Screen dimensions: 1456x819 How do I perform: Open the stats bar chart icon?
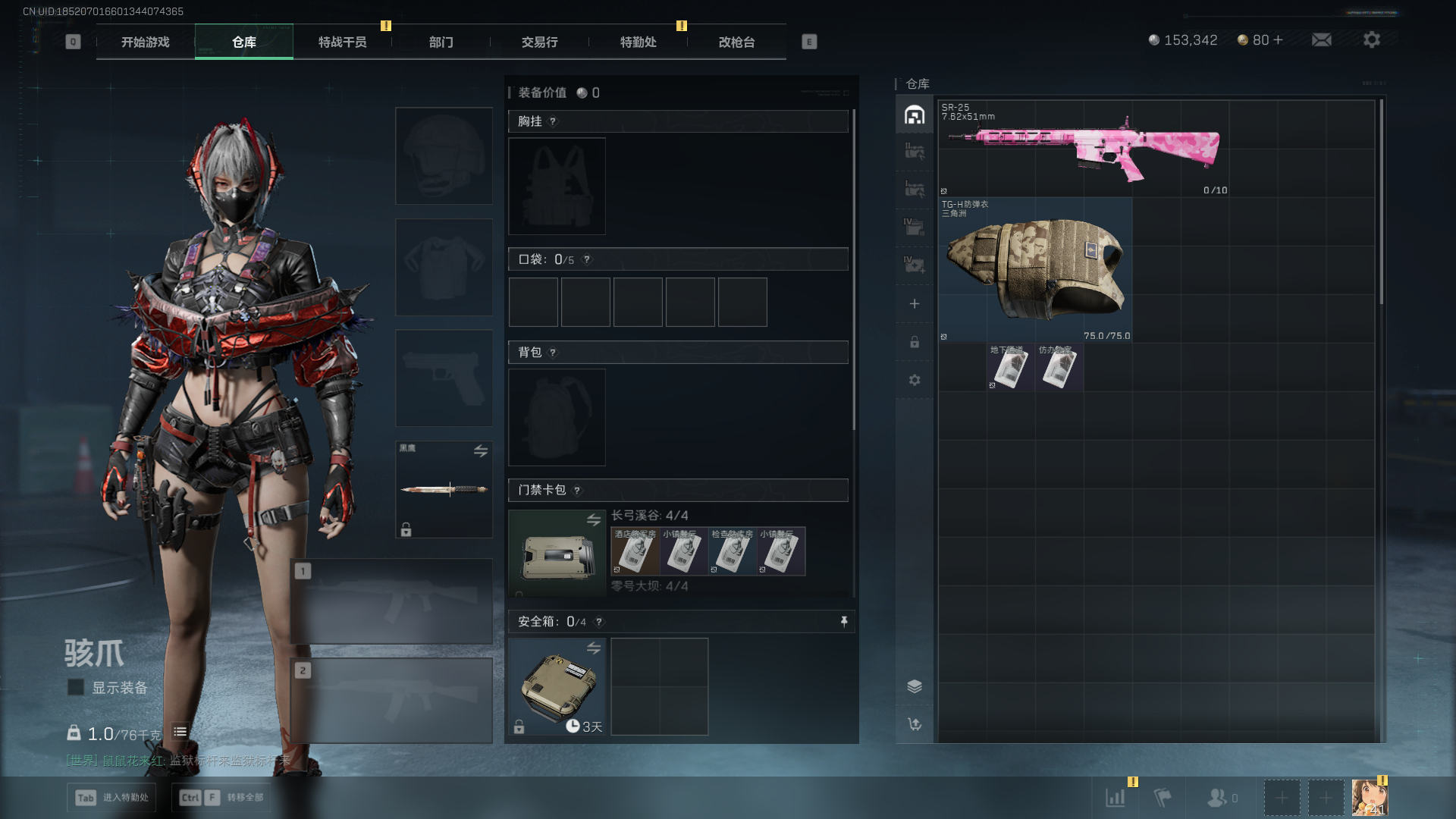[x=1116, y=797]
